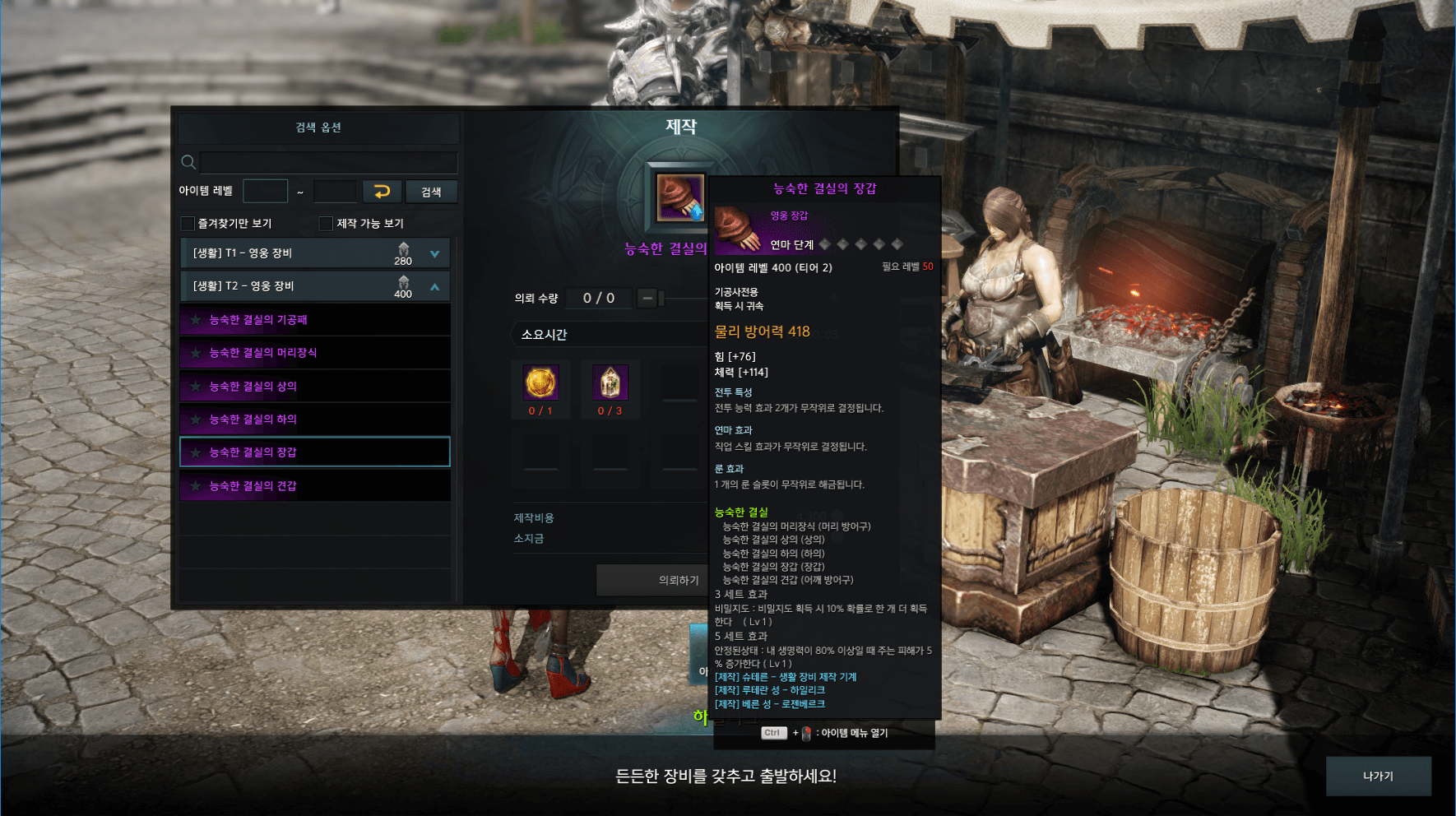Collapse the [생활] T2 - 영웅 장비 category
1456x816 pixels.
(x=434, y=286)
